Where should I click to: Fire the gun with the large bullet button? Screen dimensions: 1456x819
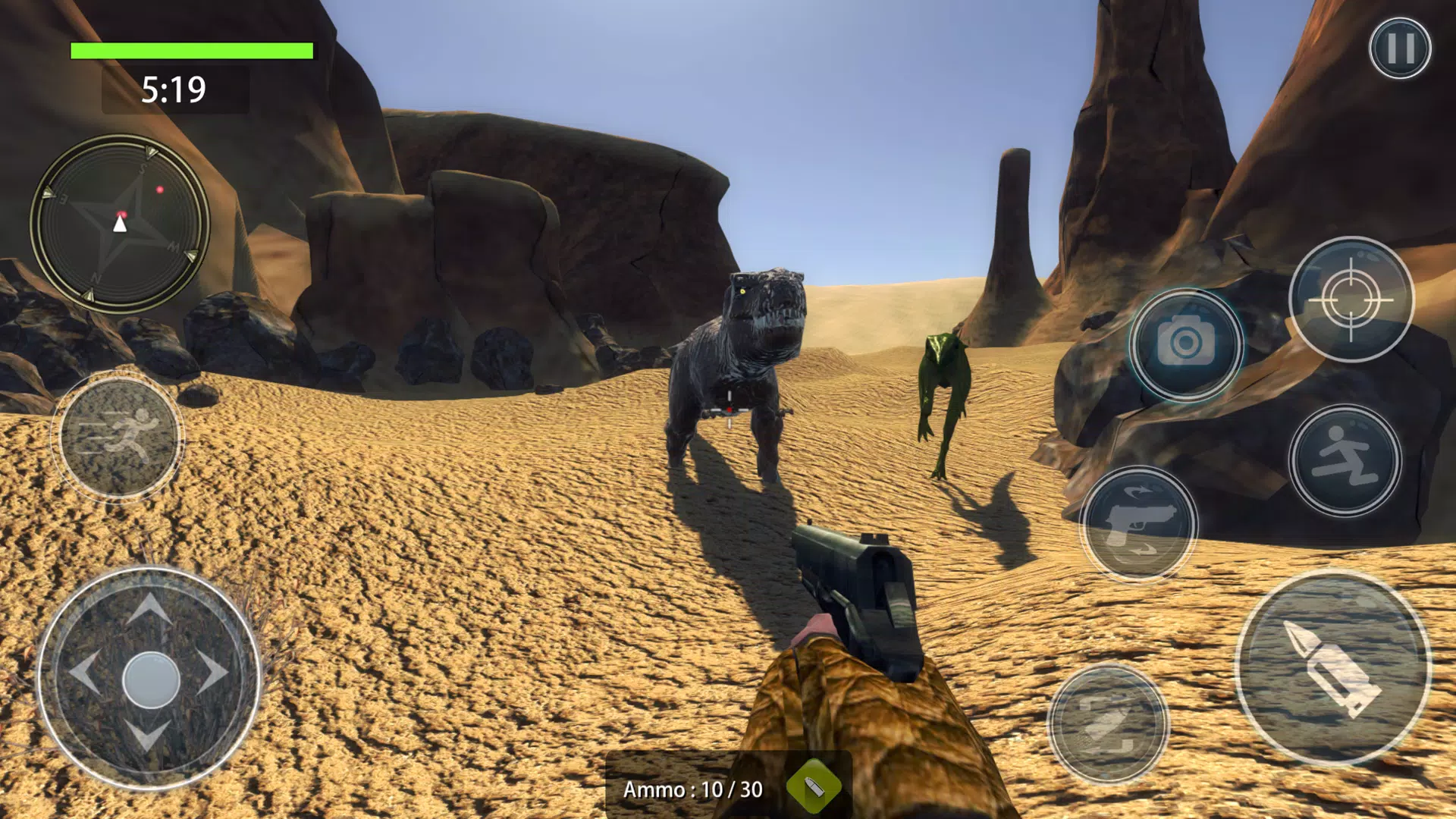[x=1333, y=667]
